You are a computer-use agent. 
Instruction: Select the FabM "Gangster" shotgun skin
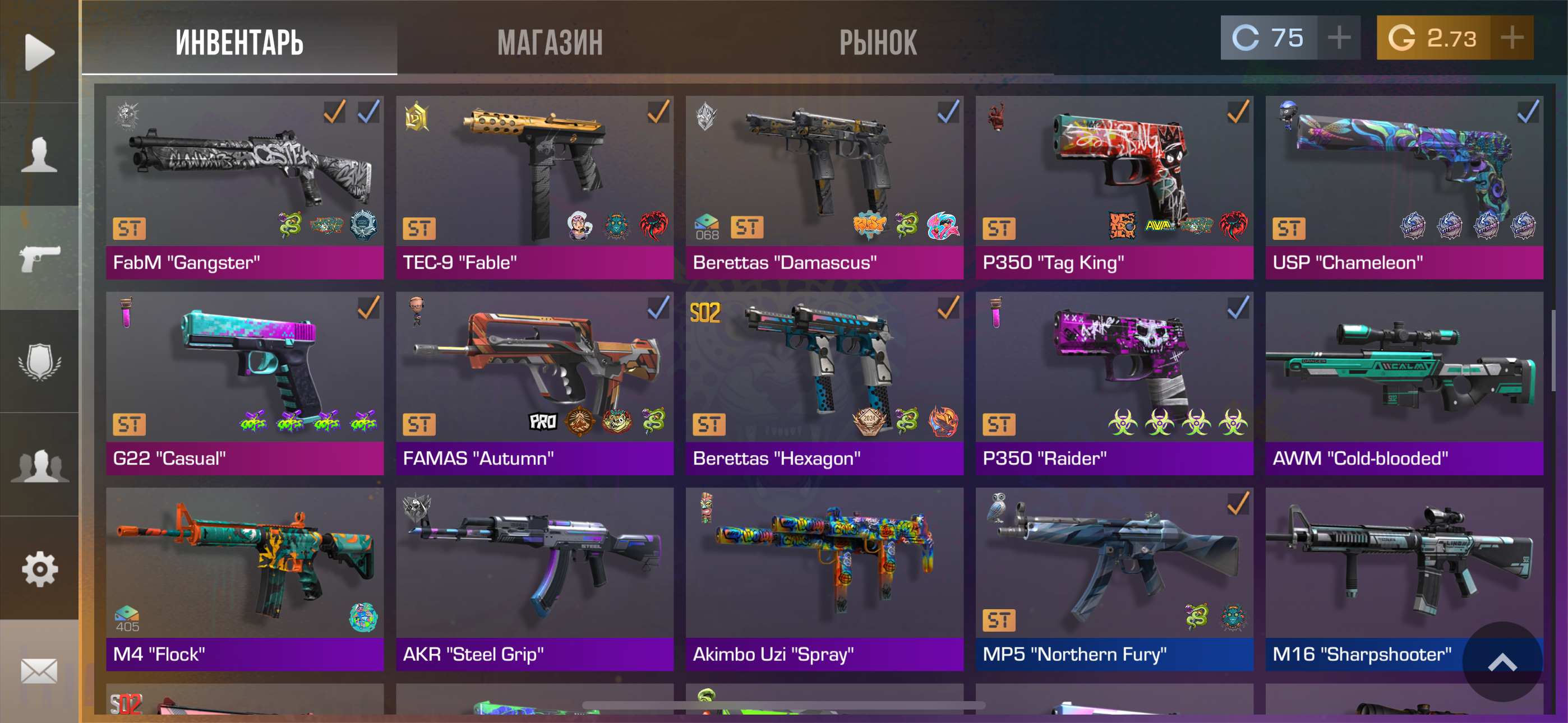click(x=245, y=187)
